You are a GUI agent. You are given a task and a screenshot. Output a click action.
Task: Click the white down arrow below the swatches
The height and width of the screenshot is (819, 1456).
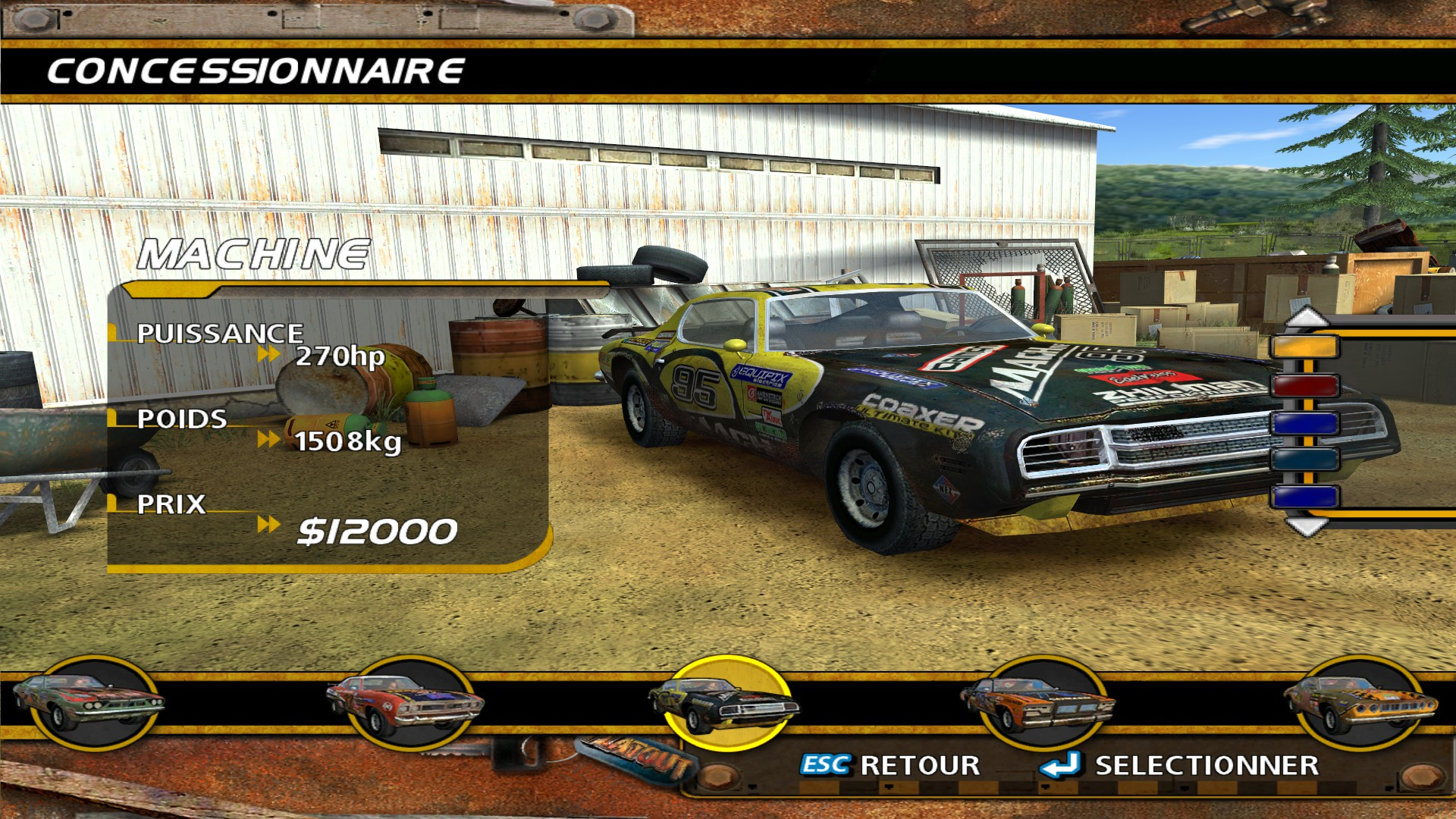click(x=1306, y=526)
